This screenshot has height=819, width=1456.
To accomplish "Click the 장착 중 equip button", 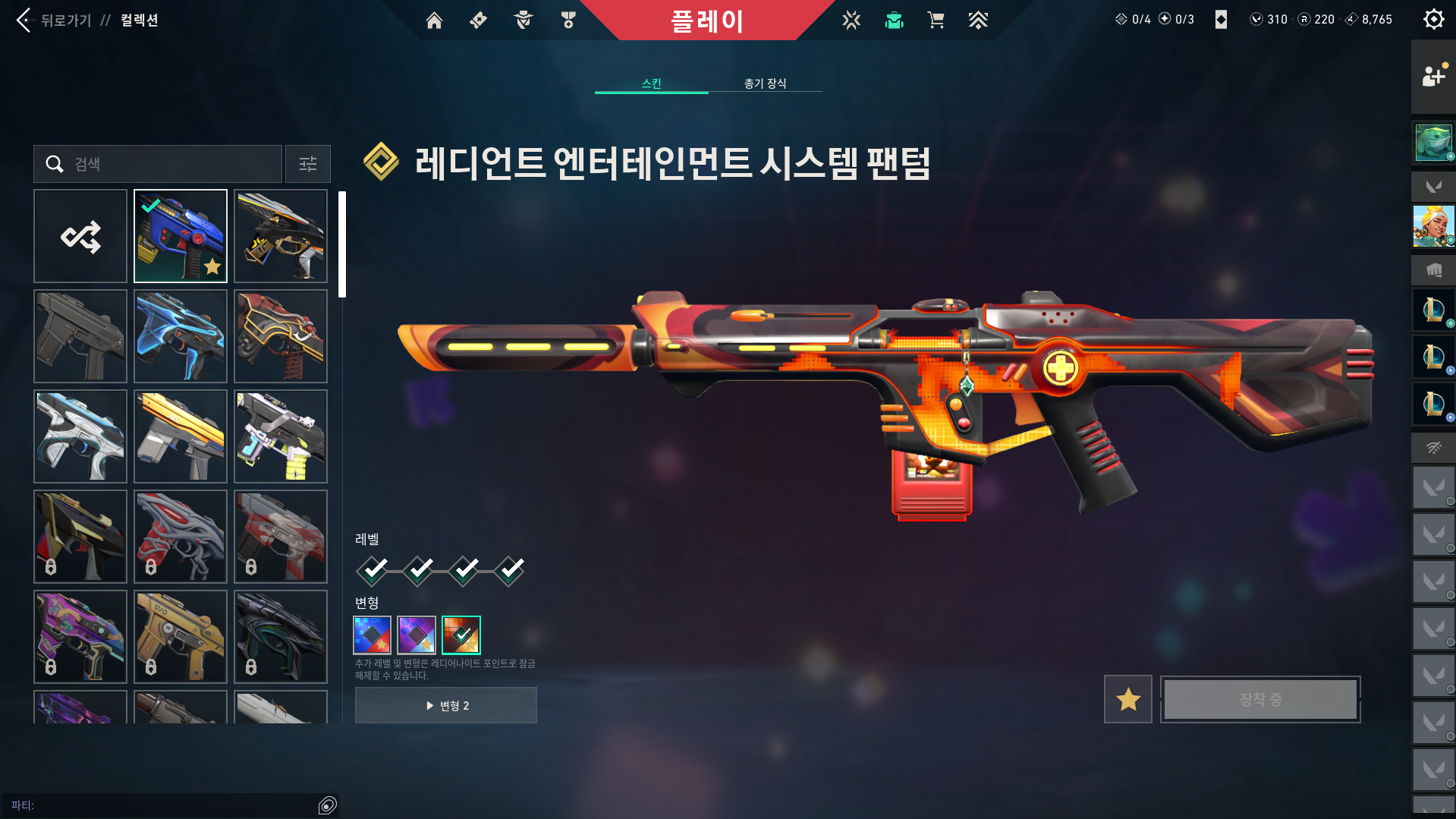I will point(1259,699).
